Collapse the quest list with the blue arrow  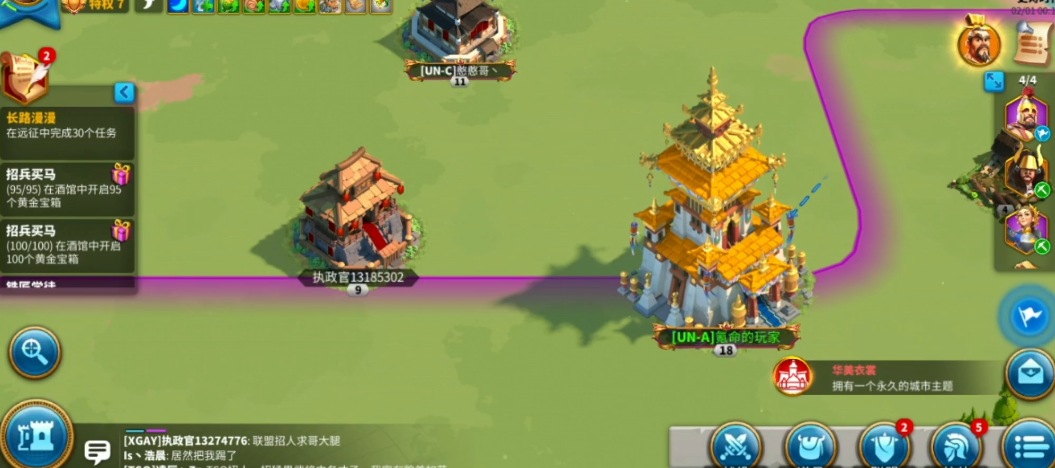pos(124,92)
